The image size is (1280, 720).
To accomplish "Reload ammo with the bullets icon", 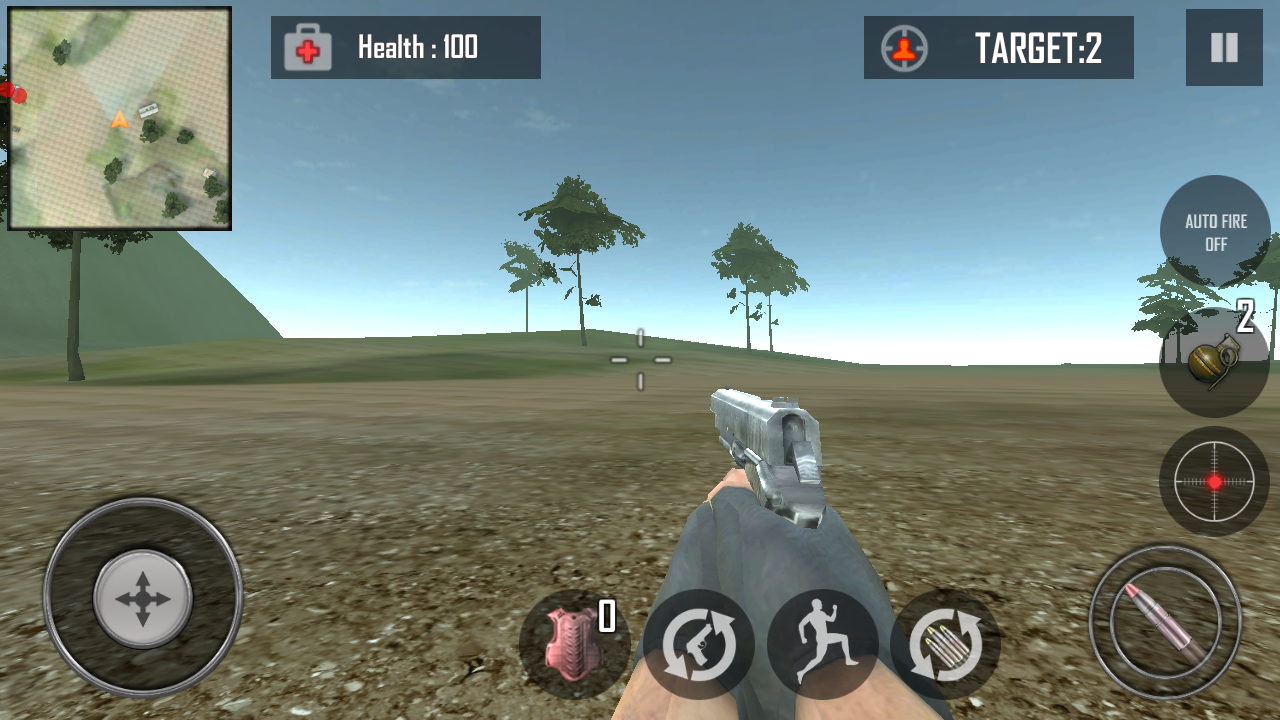I will pos(946,645).
